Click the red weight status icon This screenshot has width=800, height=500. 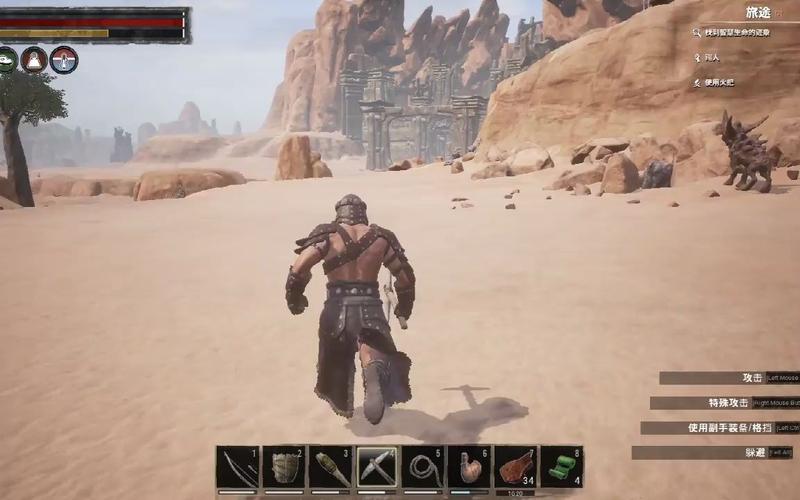[35, 60]
